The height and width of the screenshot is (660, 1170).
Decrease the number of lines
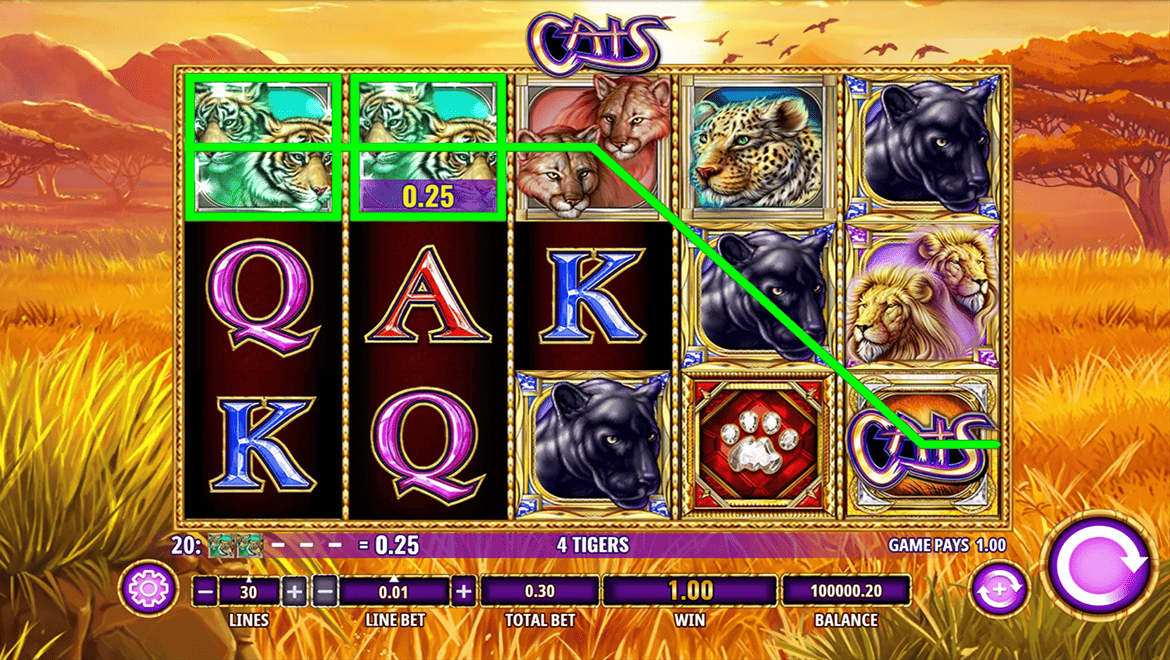tap(206, 591)
